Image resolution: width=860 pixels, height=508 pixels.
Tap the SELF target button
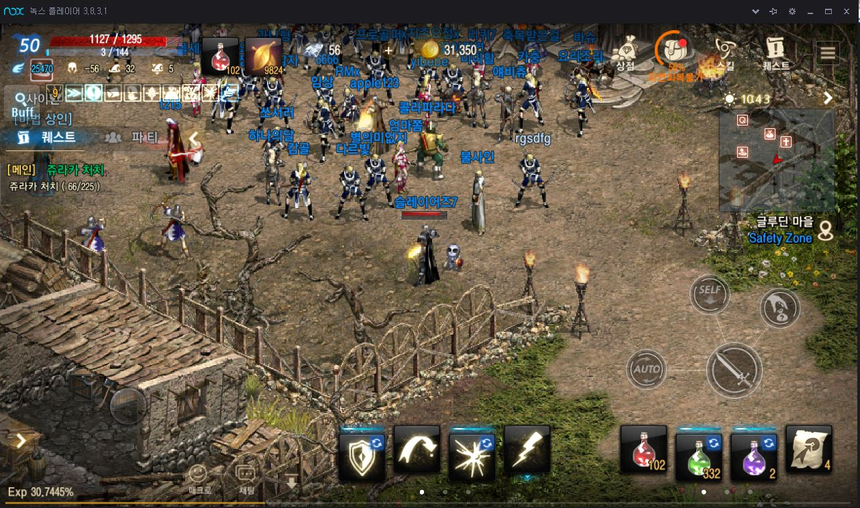click(x=709, y=292)
